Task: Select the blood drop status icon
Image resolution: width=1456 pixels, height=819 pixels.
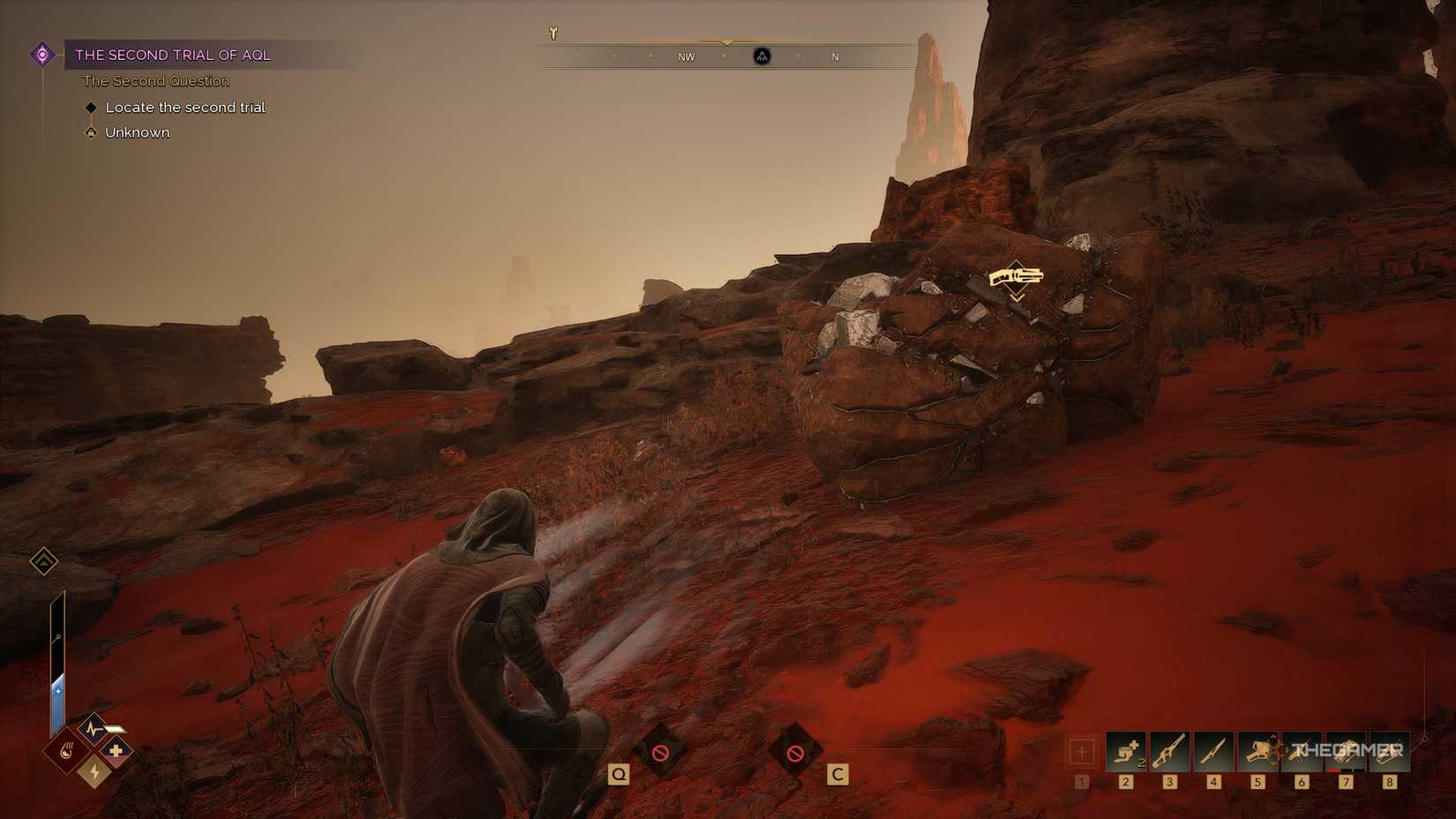Action: [67, 751]
